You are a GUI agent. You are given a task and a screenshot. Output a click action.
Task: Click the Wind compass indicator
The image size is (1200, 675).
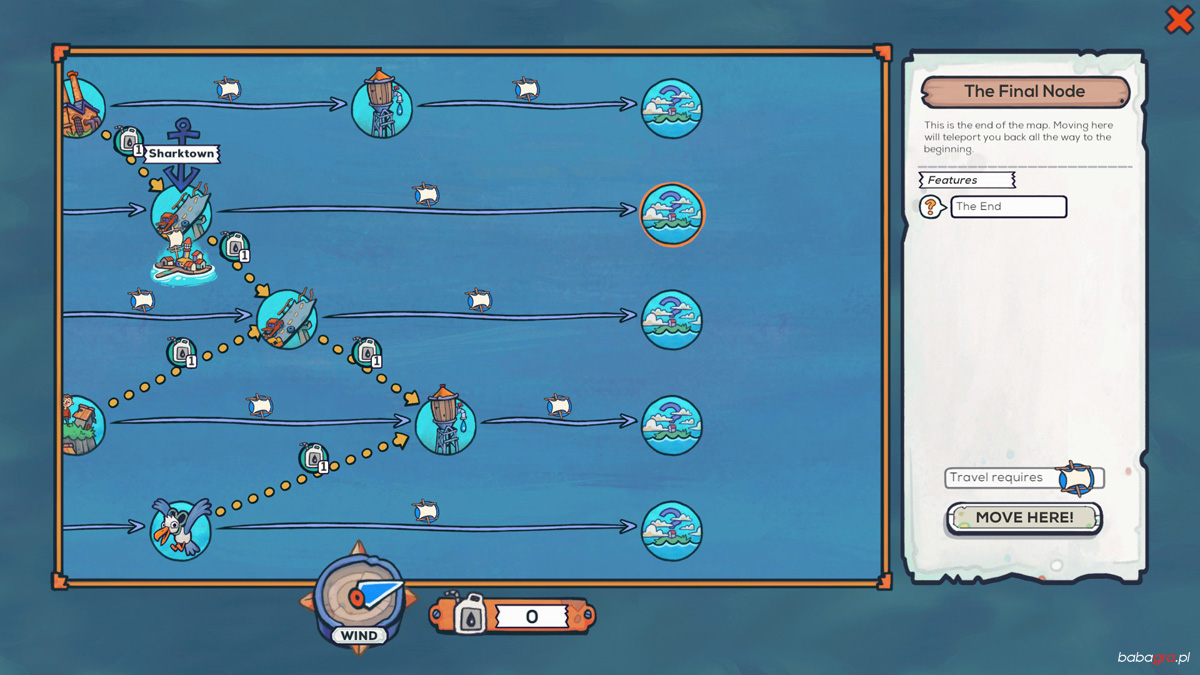[x=359, y=598]
